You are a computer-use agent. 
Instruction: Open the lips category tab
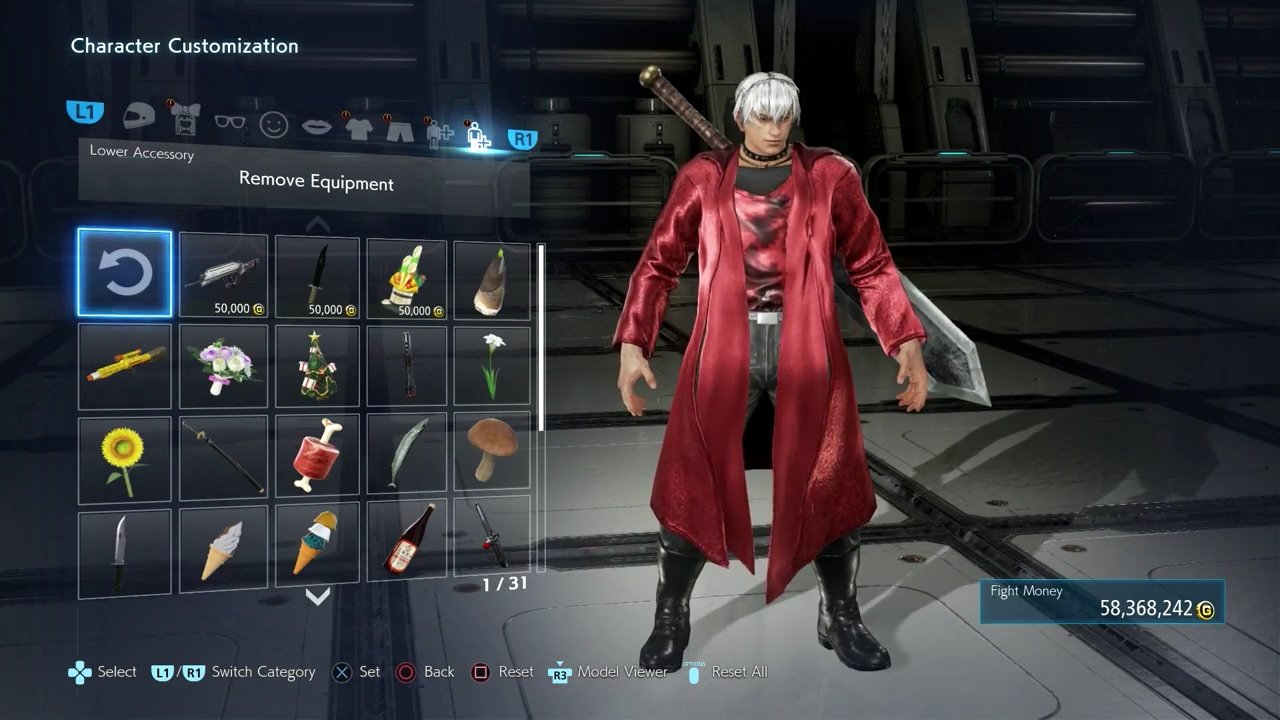(x=317, y=125)
